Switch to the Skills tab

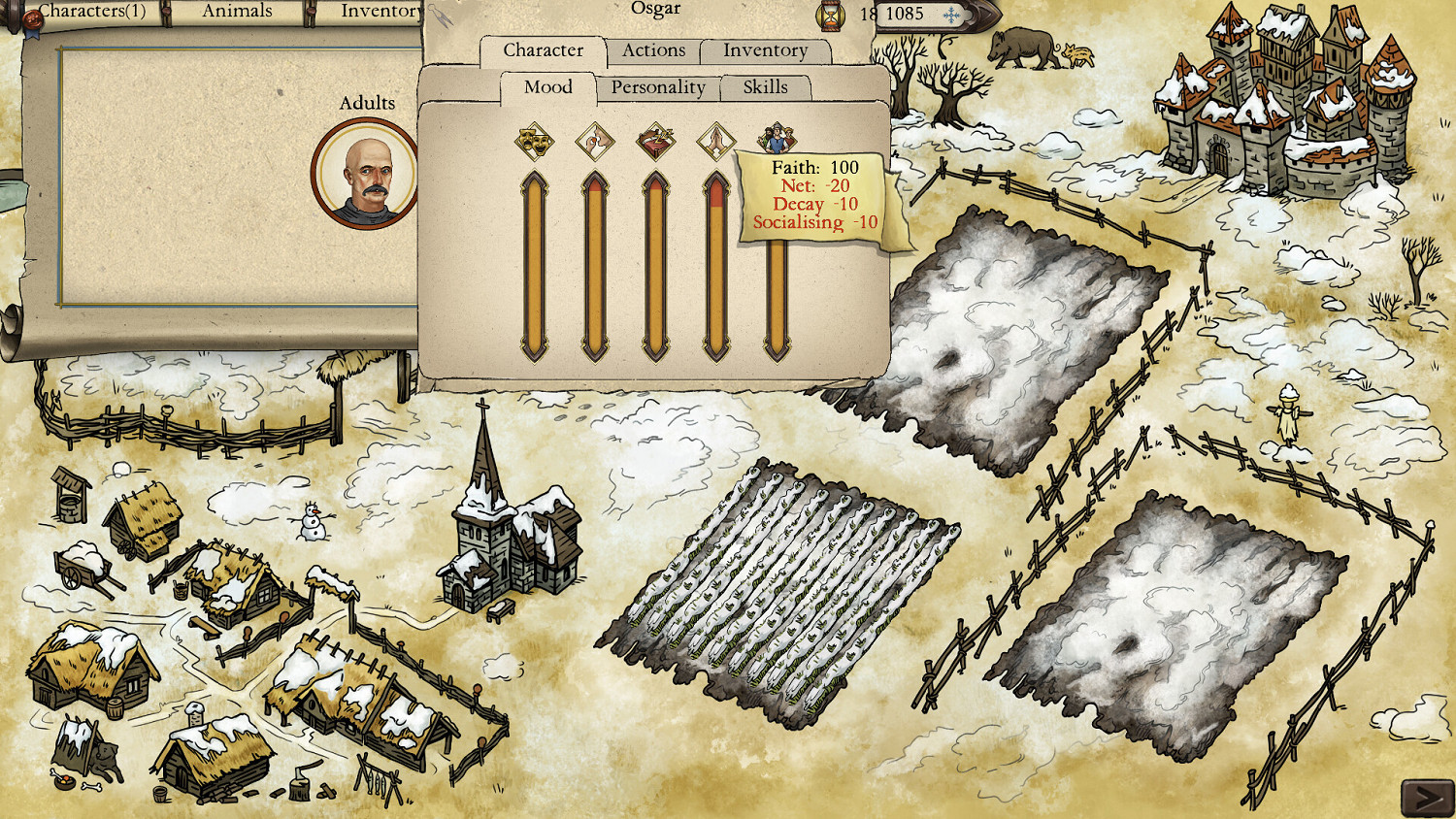(766, 87)
